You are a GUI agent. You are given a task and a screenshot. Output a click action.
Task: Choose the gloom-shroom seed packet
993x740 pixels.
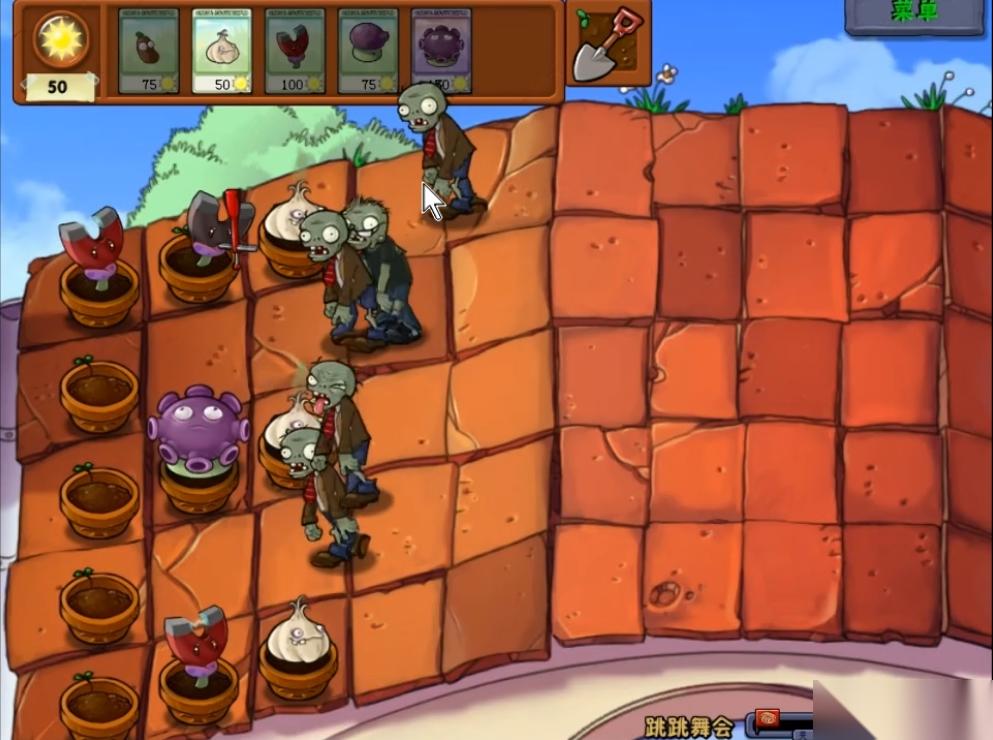click(441, 51)
